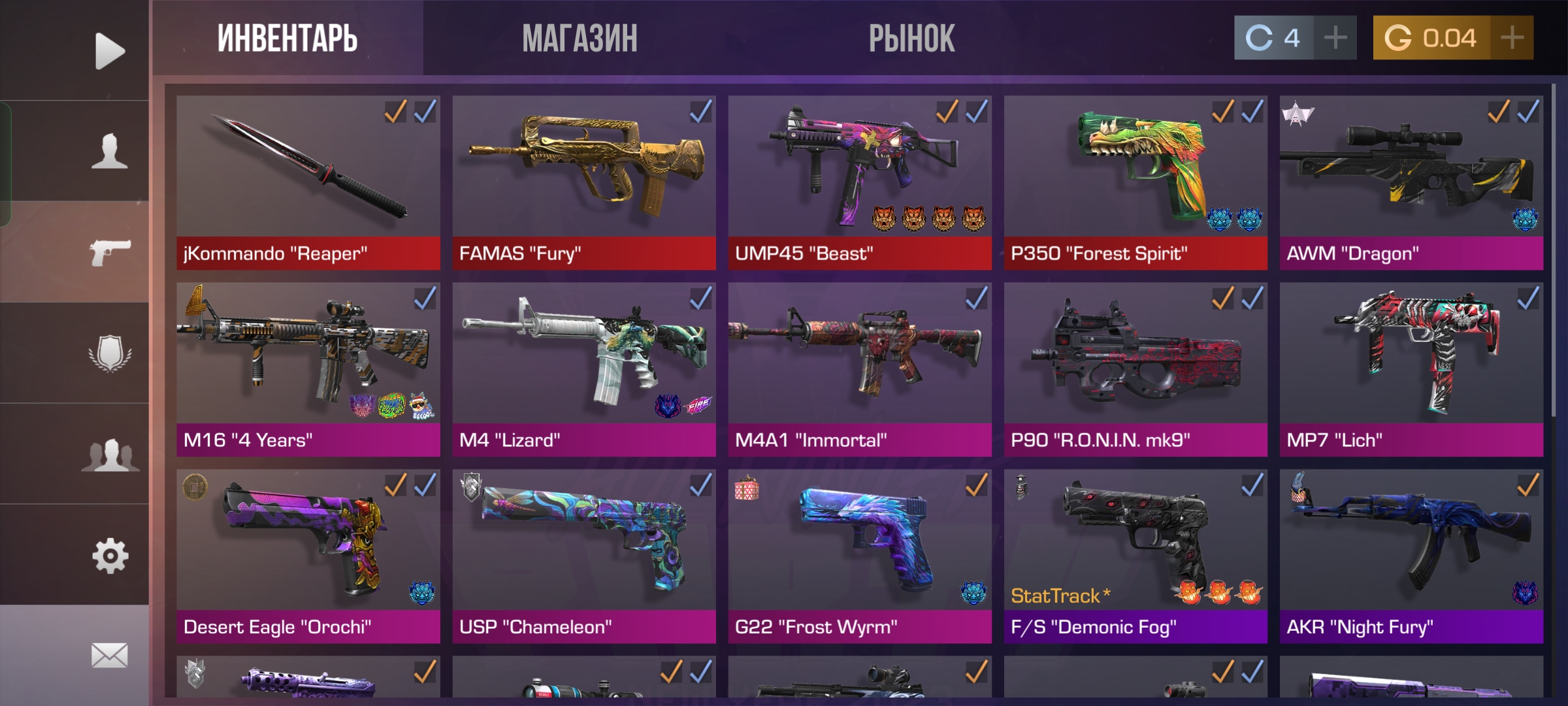The width and height of the screenshot is (1568, 706).
Task: Open the clan shield section
Action: pos(109,353)
